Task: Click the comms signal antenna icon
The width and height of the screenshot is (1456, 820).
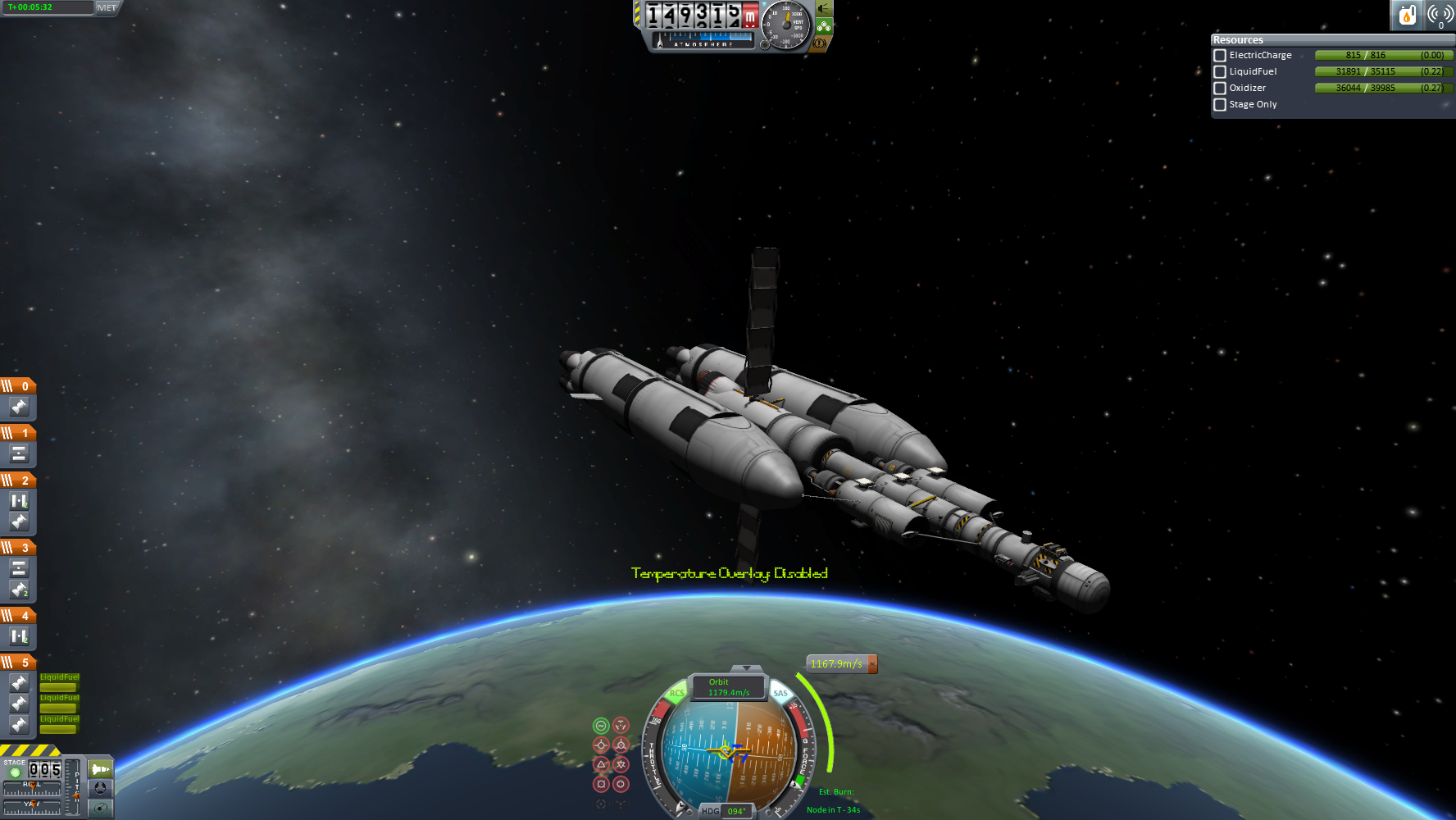Action: pos(1440,15)
